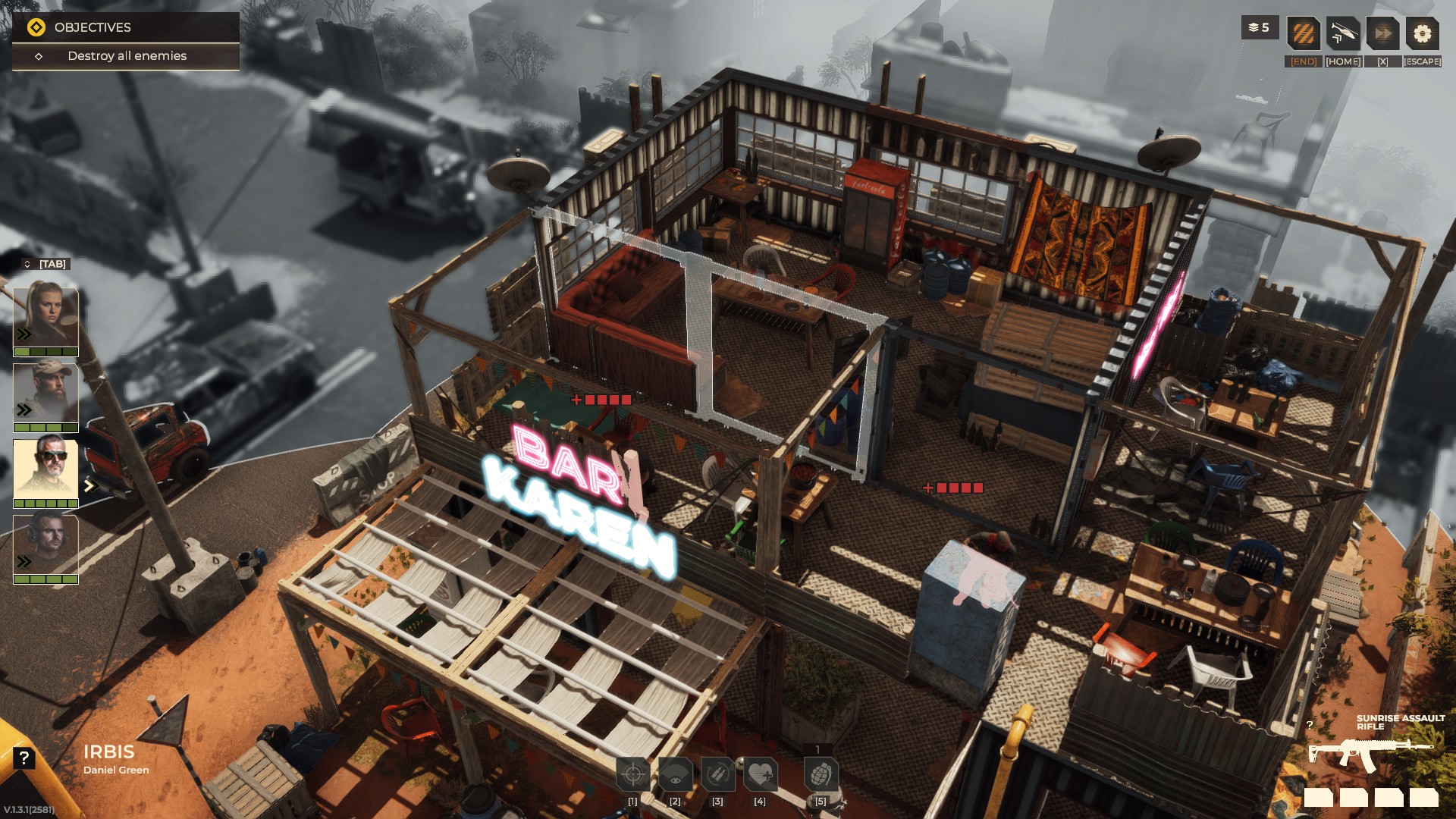Screen dimensions: 1456x819
Task: Activate the overwatch vision cone ability
Action: point(675,774)
